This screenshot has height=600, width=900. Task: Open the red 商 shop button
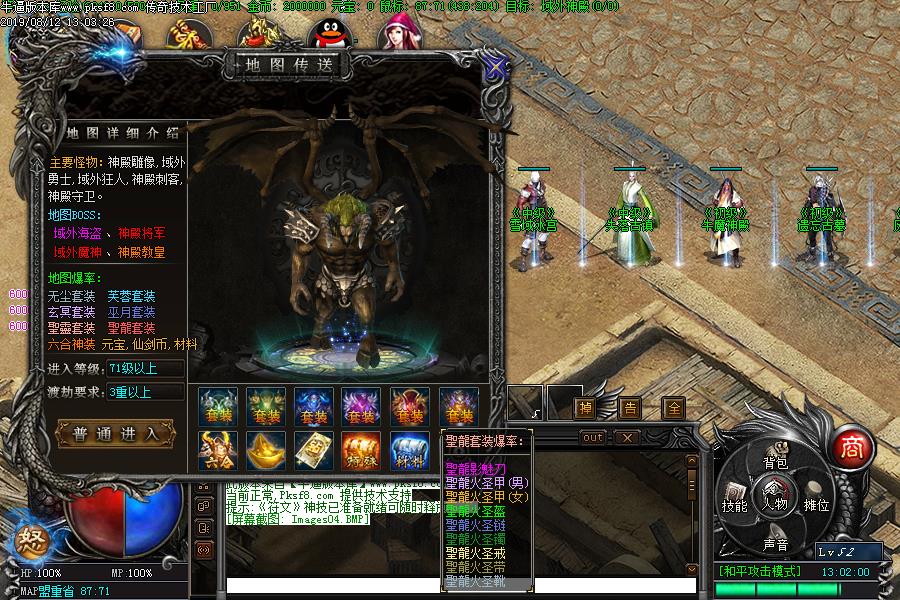pos(851,445)
